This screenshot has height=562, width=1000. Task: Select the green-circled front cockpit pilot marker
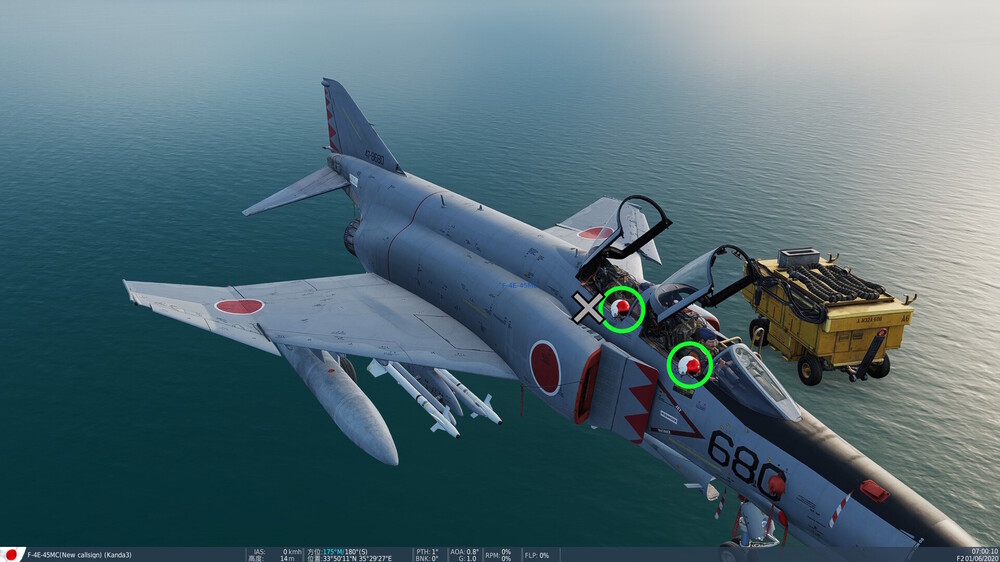(689, 365)
